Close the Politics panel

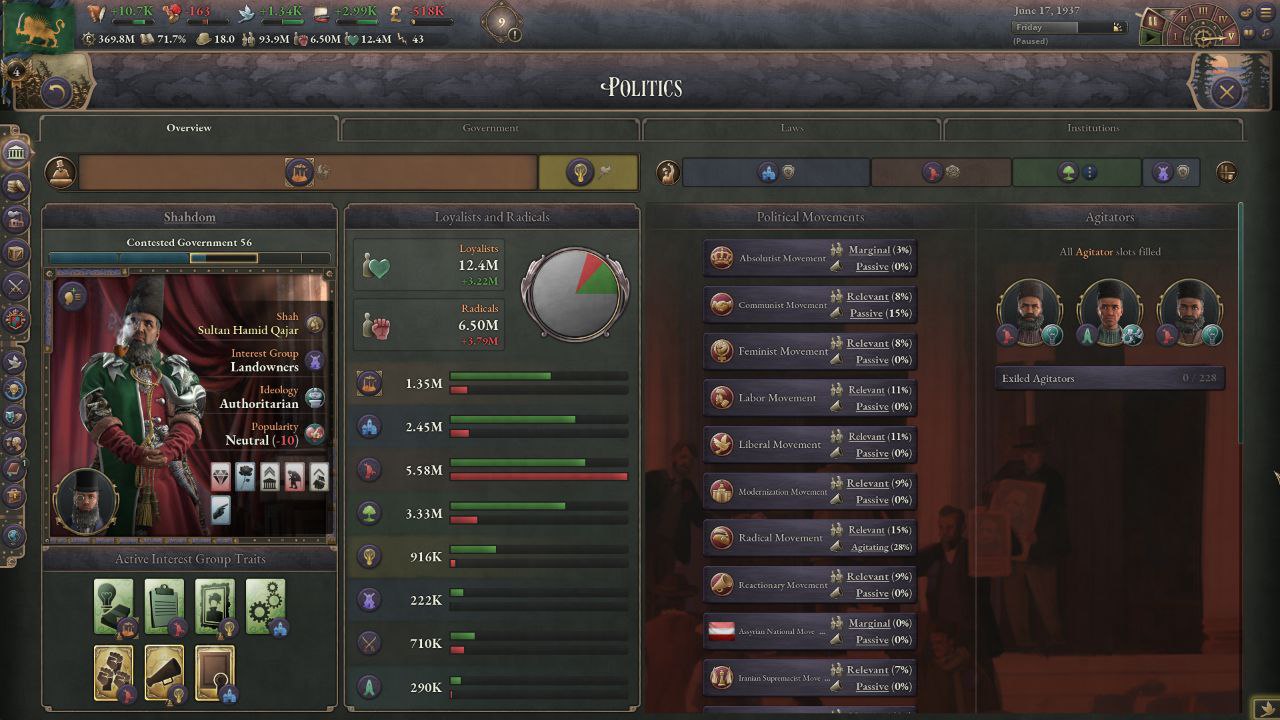pyautogui.click(x=1226, y=92)
